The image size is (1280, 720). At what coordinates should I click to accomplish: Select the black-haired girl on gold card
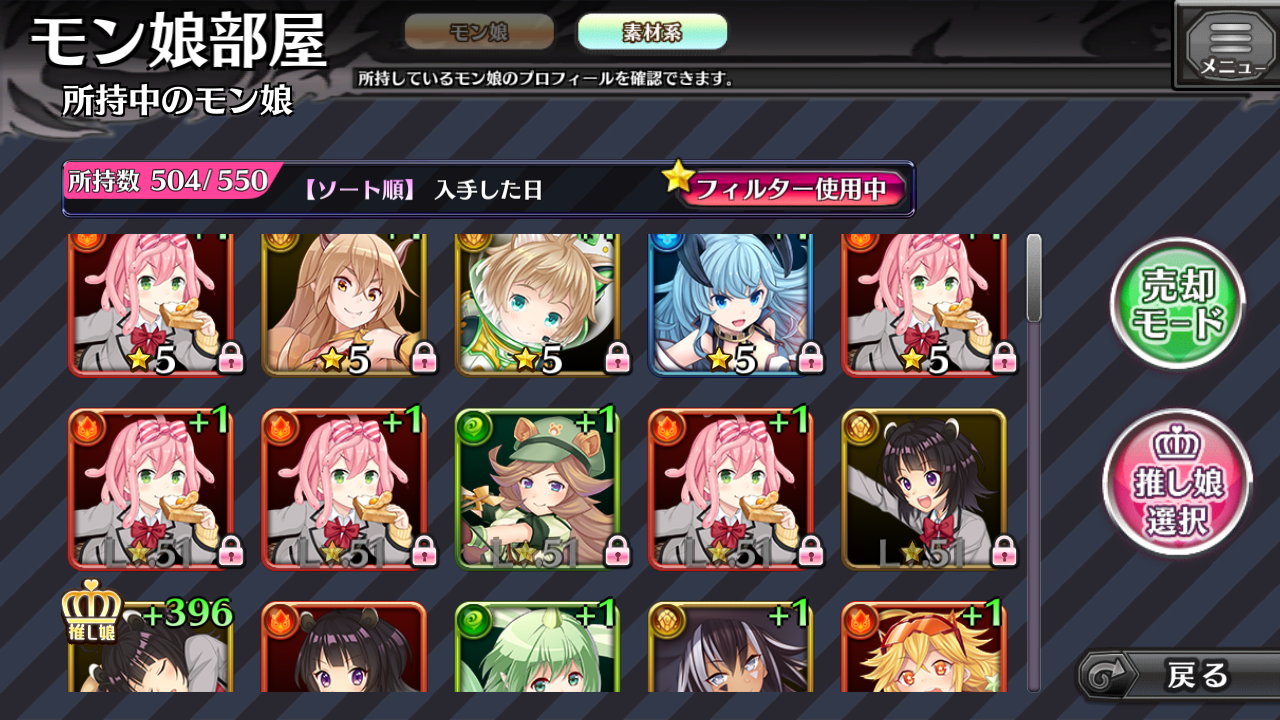924,489
